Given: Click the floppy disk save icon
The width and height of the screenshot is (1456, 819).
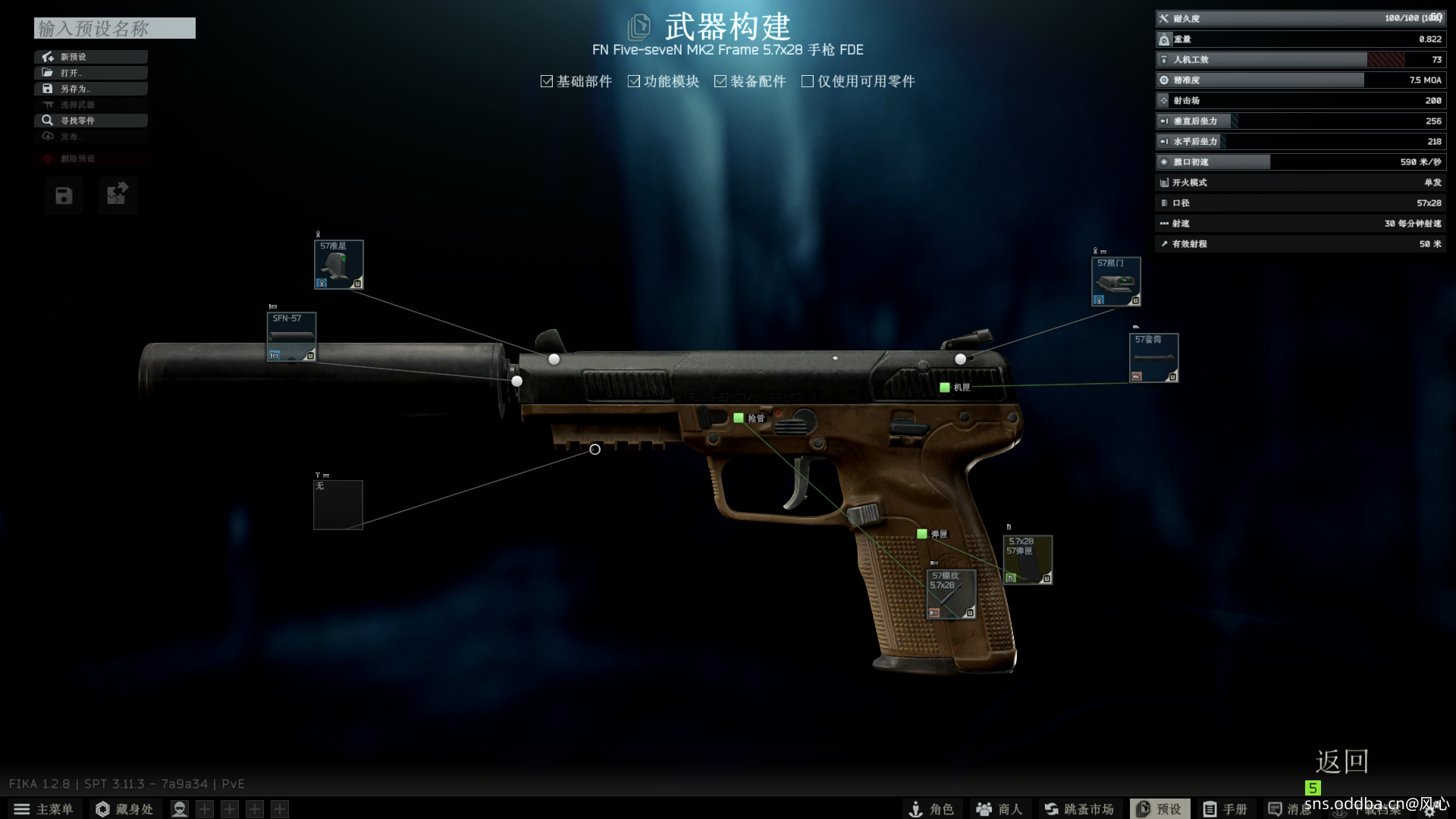Looking at the screenshot, I should [64, 196].
